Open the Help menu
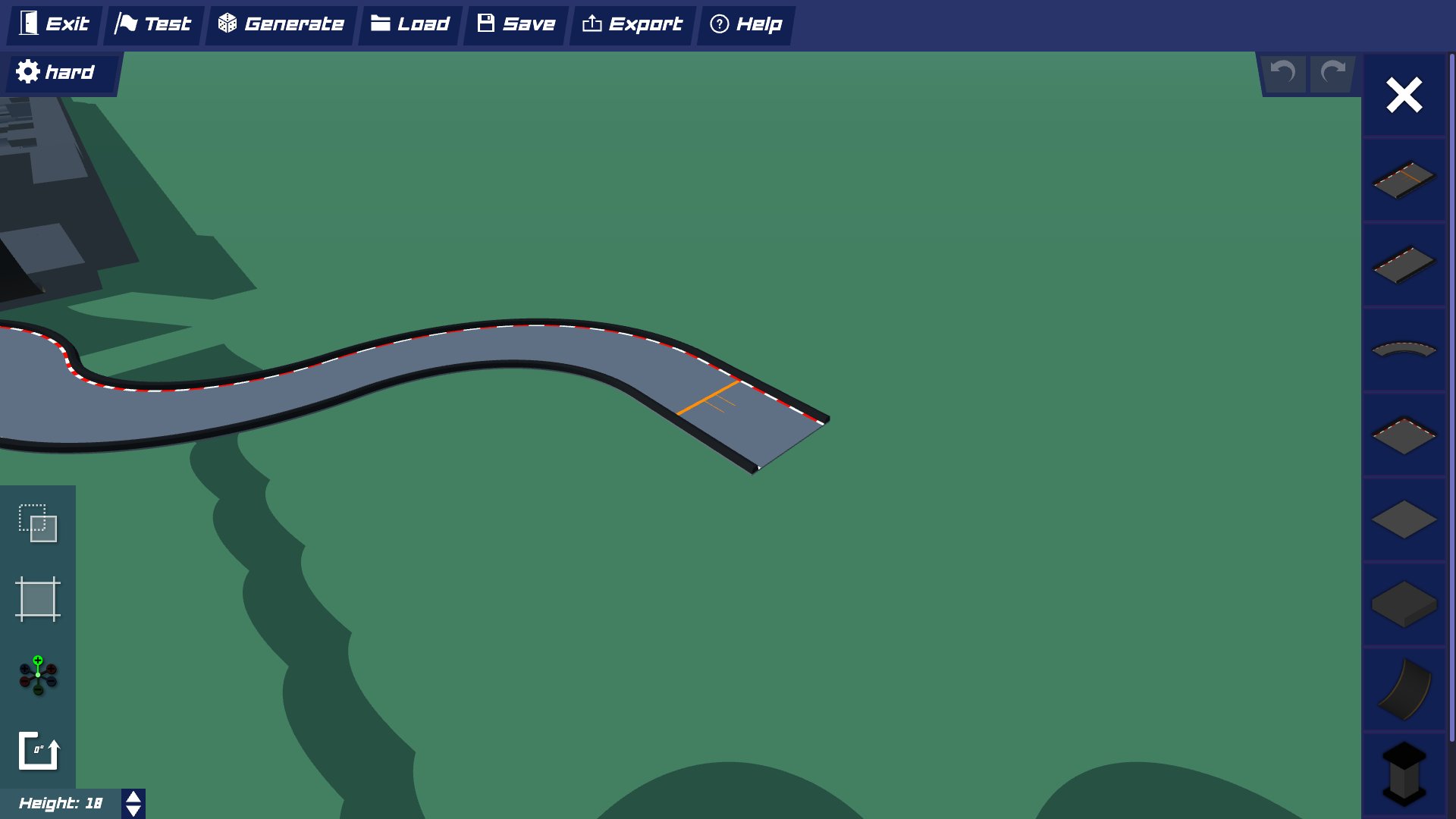 click(745, 24)
